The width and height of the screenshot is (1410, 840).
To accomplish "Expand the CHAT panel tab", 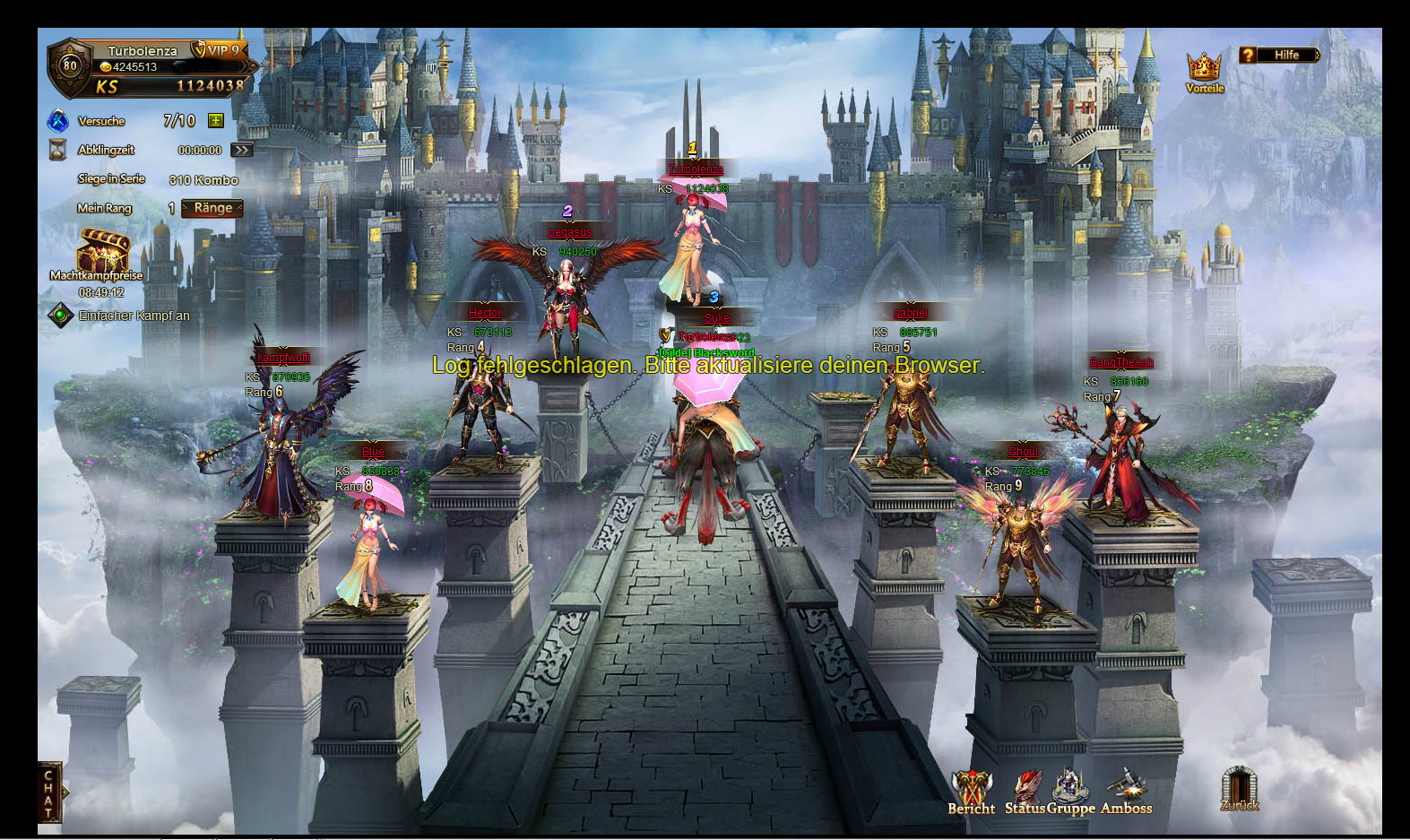I will click(x=49, y=792).
